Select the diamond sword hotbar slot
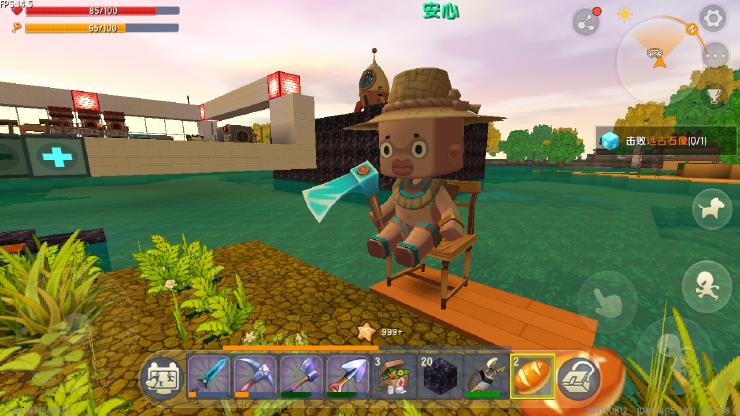This screenshot has width=740, height=416. tap(209, 376)
